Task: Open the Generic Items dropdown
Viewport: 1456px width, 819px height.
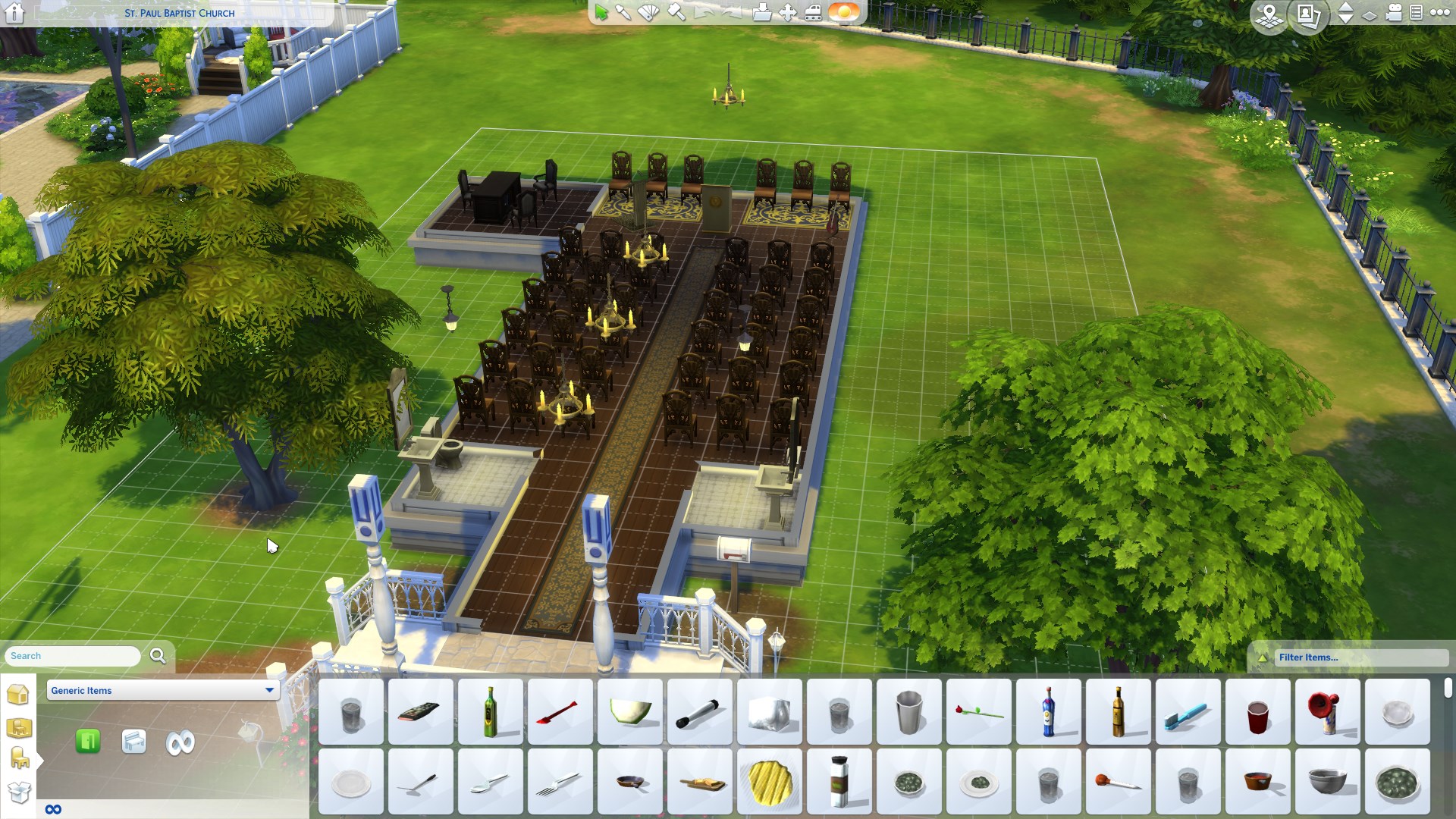Action: click(163, 690)
